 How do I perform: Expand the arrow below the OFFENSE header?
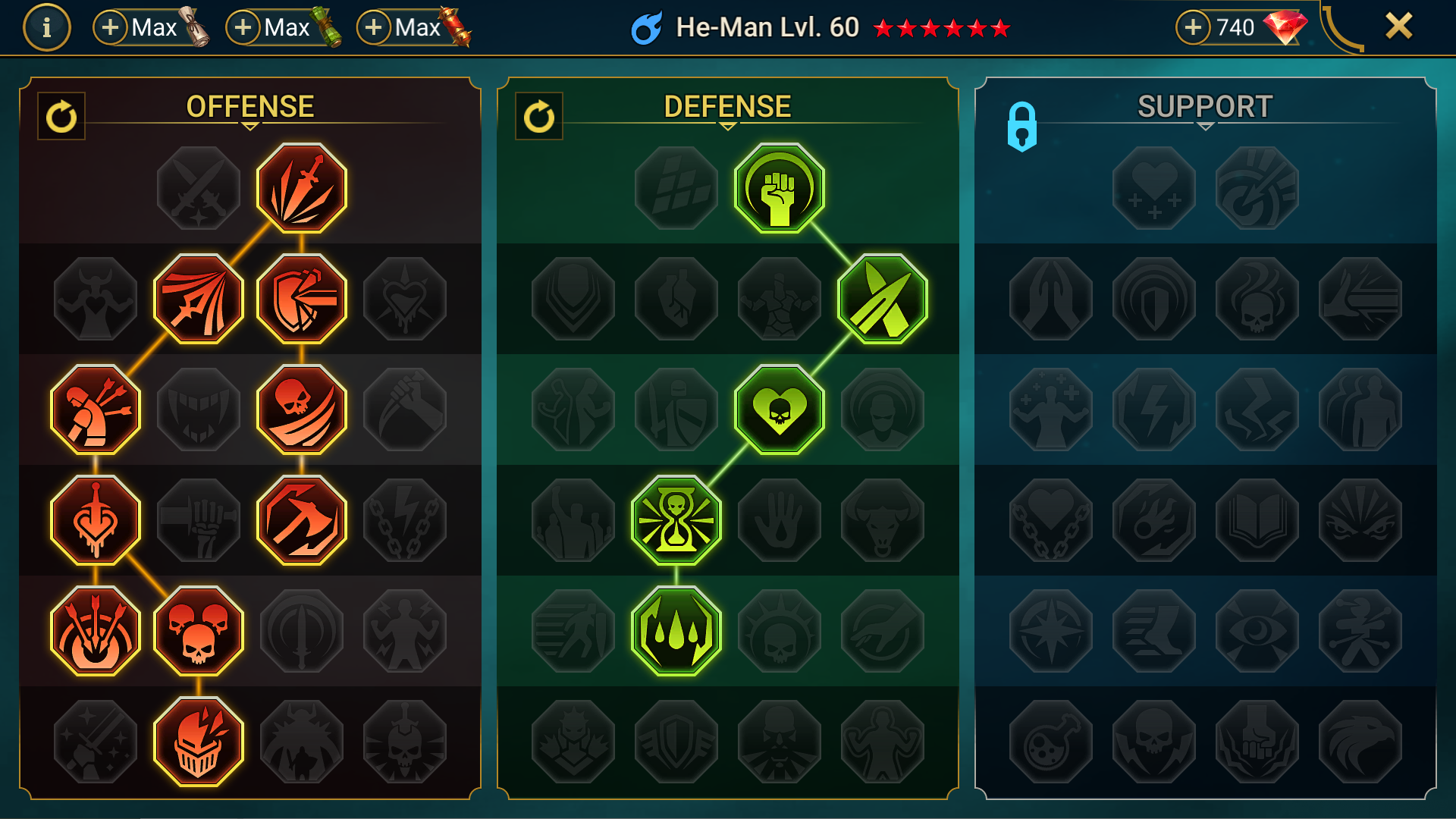pos(250,125)
